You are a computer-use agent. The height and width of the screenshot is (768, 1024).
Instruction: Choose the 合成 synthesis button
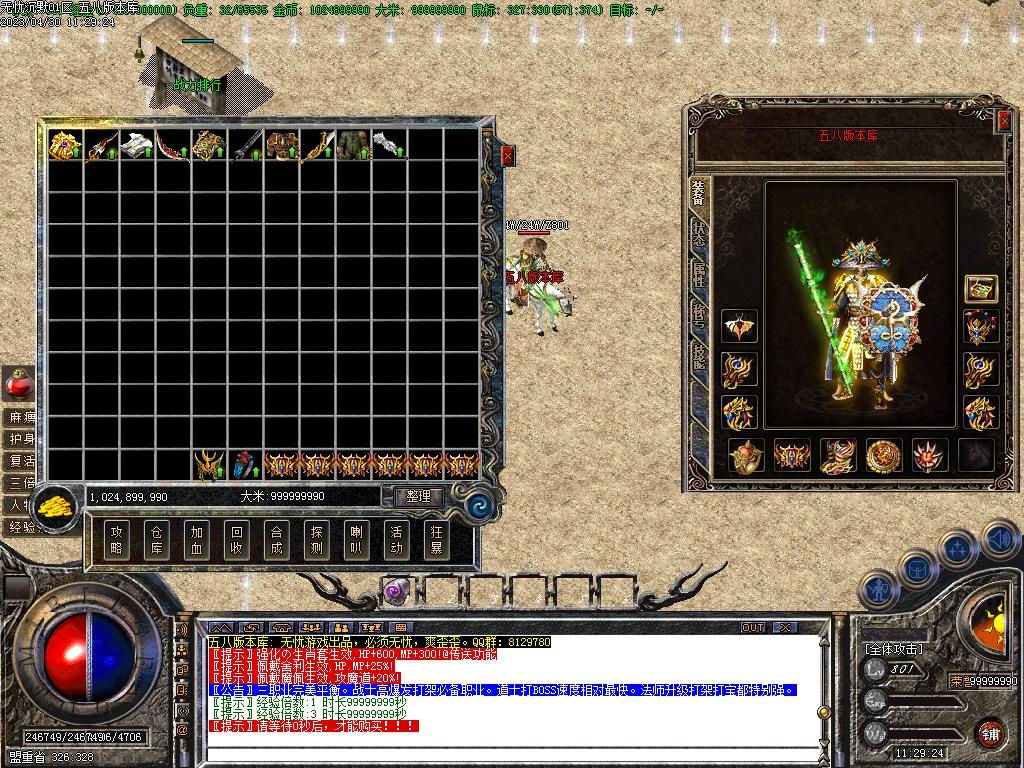[277, 540]
